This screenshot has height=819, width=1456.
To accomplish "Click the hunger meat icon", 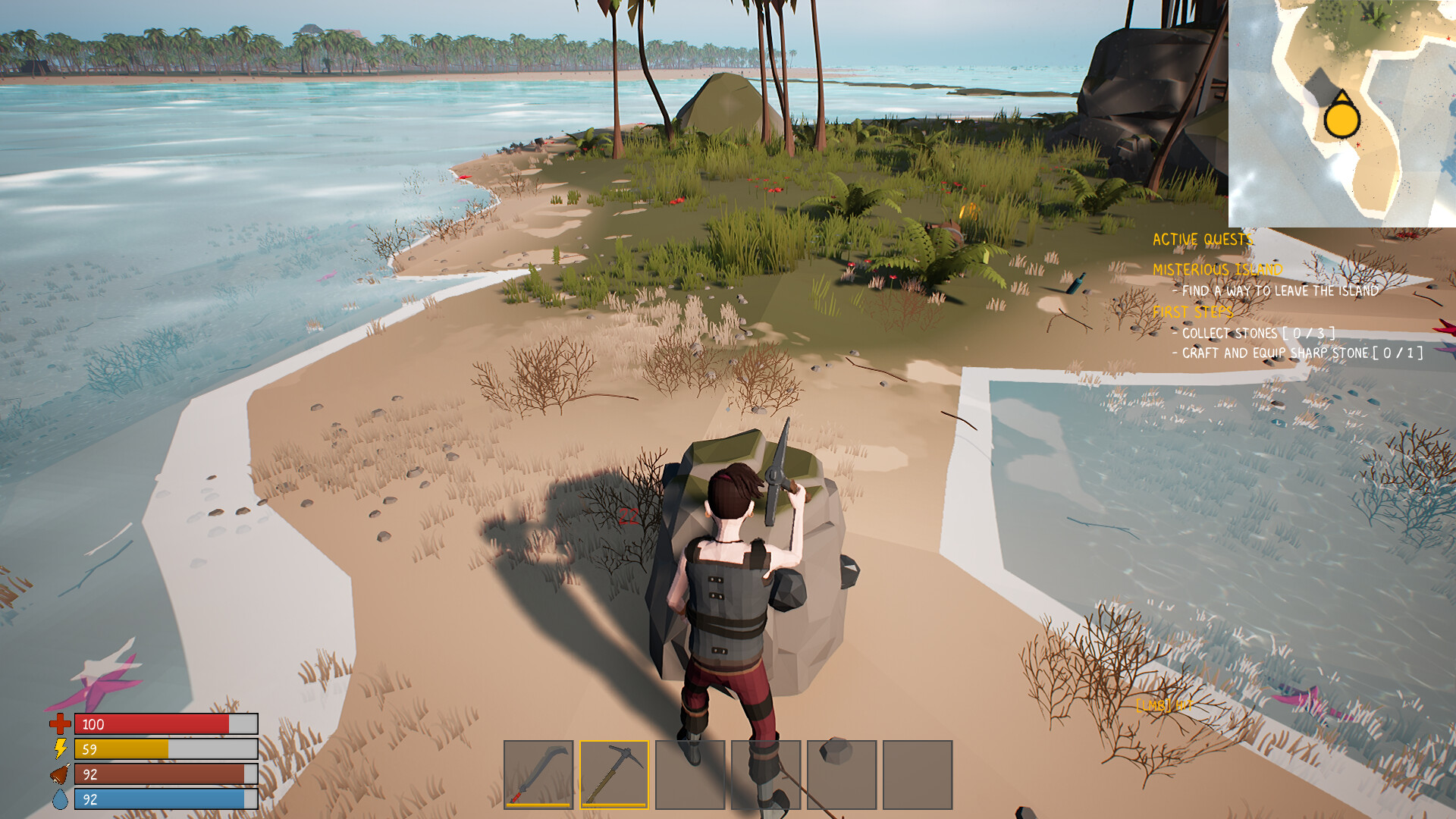I will tap(60, 774).
